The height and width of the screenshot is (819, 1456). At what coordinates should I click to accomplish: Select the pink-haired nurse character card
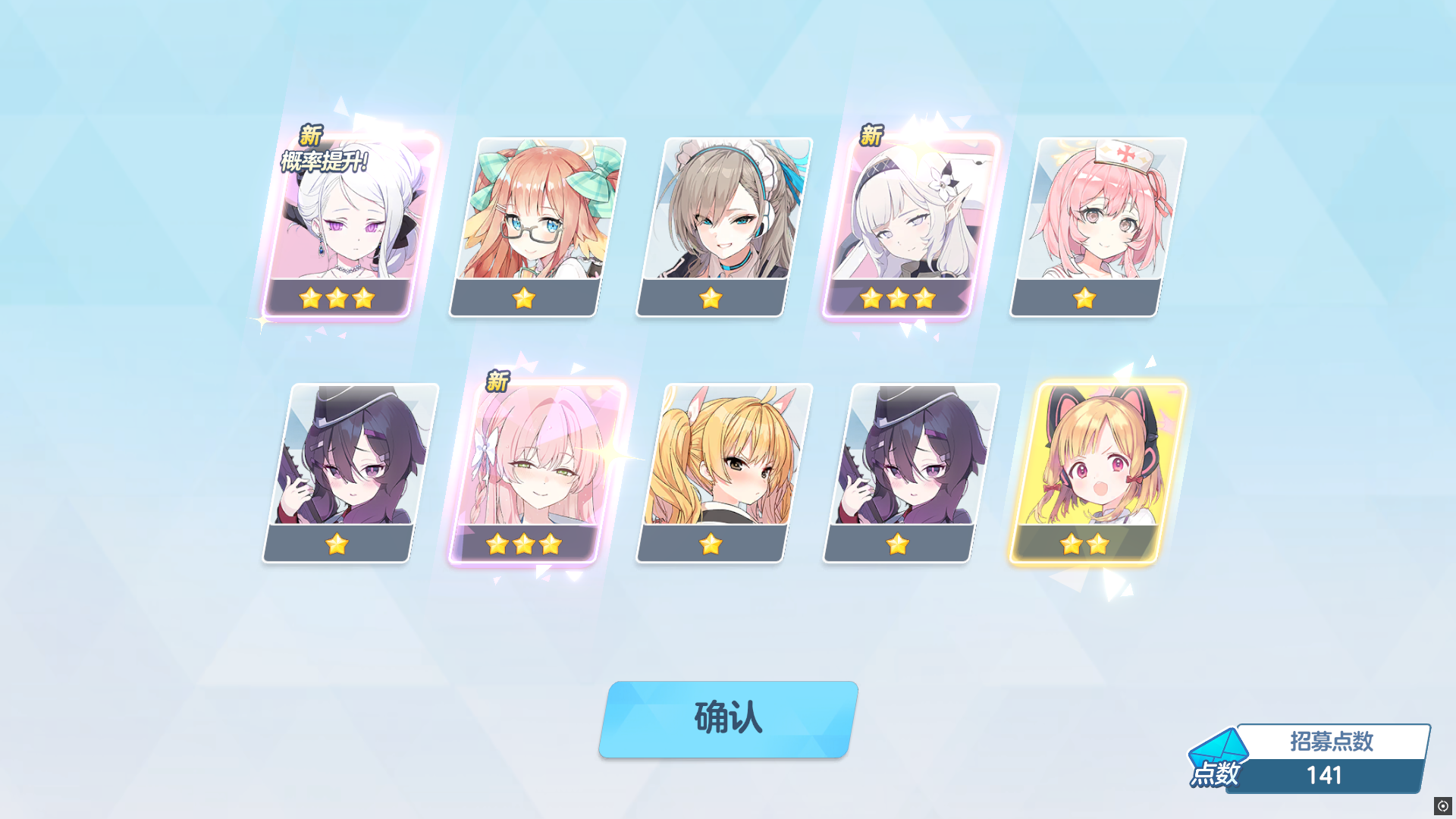pyautogui.click(x=1087, y=220)
